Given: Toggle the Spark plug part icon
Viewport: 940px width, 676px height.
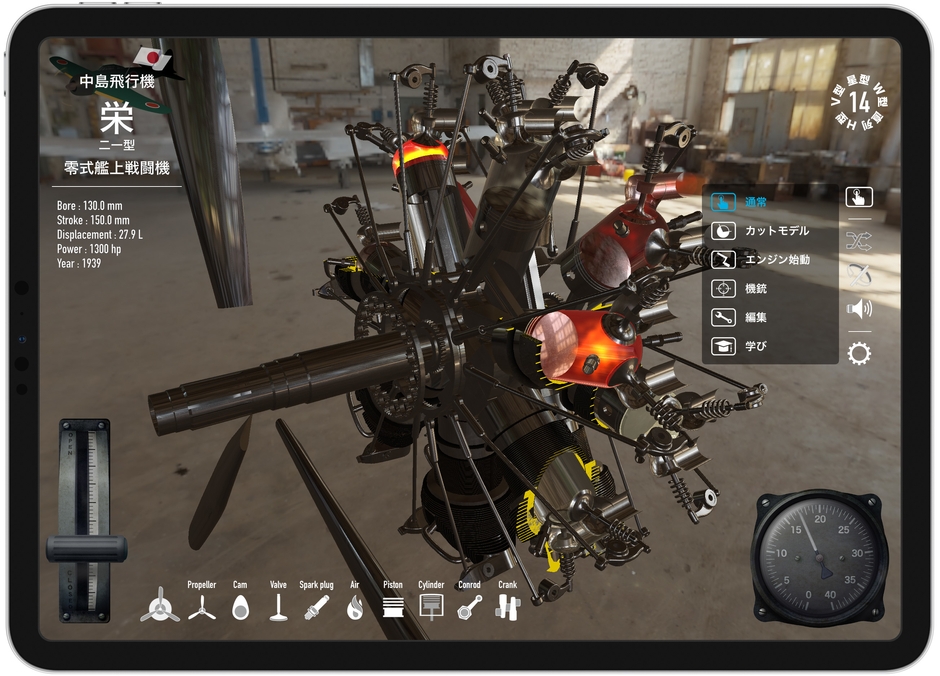Looking at the screenshot, I should [x=316, y=606].
